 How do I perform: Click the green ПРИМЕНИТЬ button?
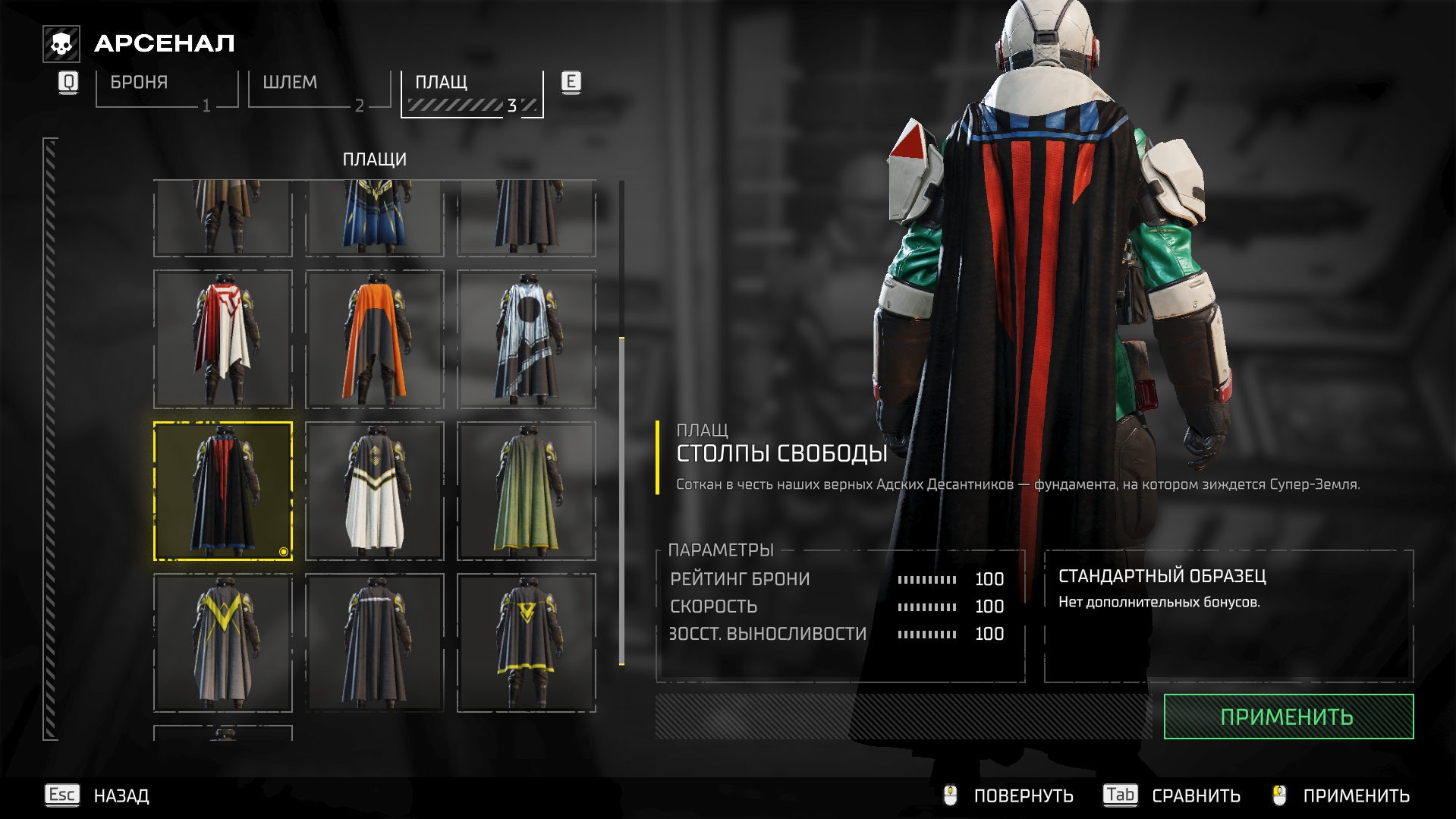tap(1288, 717)
